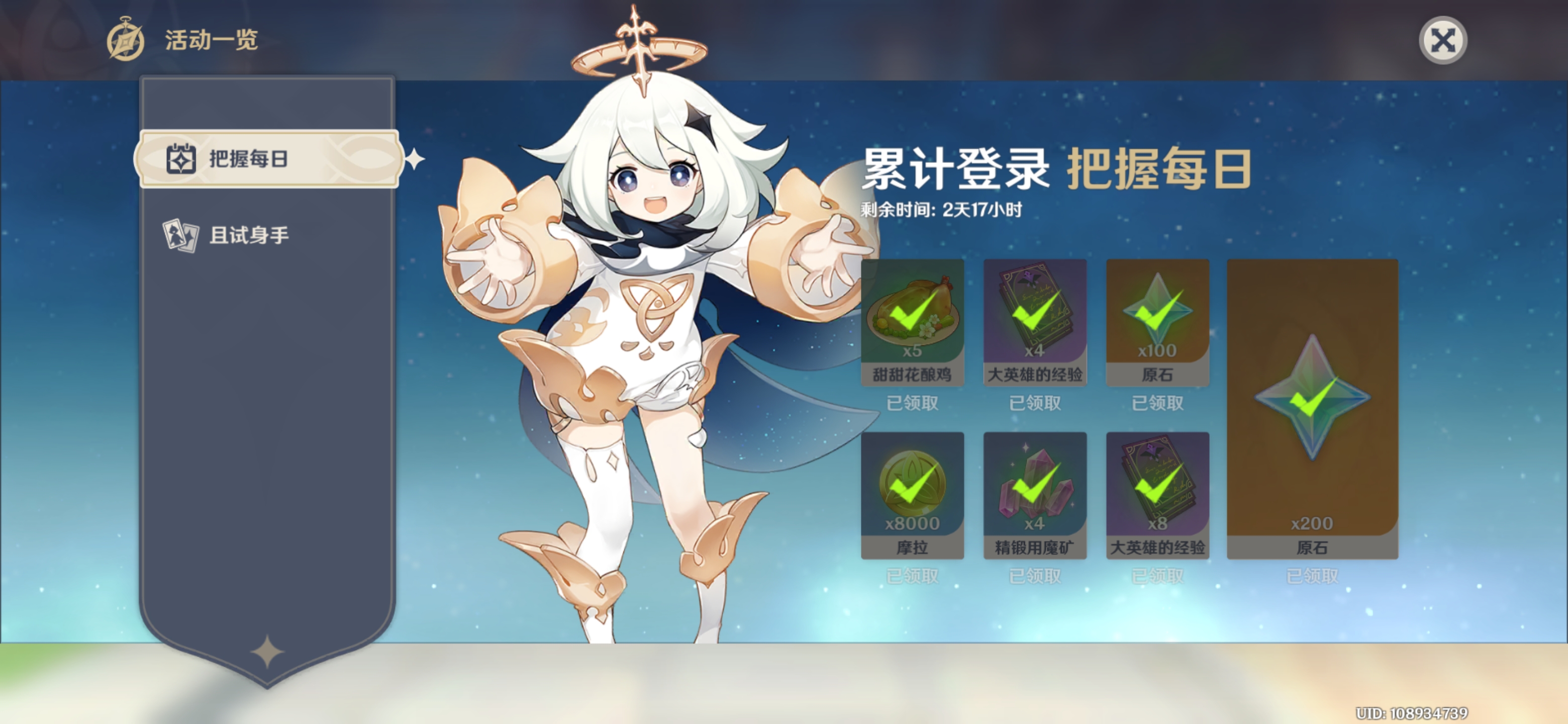This screenshot has height=724, width=1568.
Task: Close the event overview window
Action: click(1444, 40)
